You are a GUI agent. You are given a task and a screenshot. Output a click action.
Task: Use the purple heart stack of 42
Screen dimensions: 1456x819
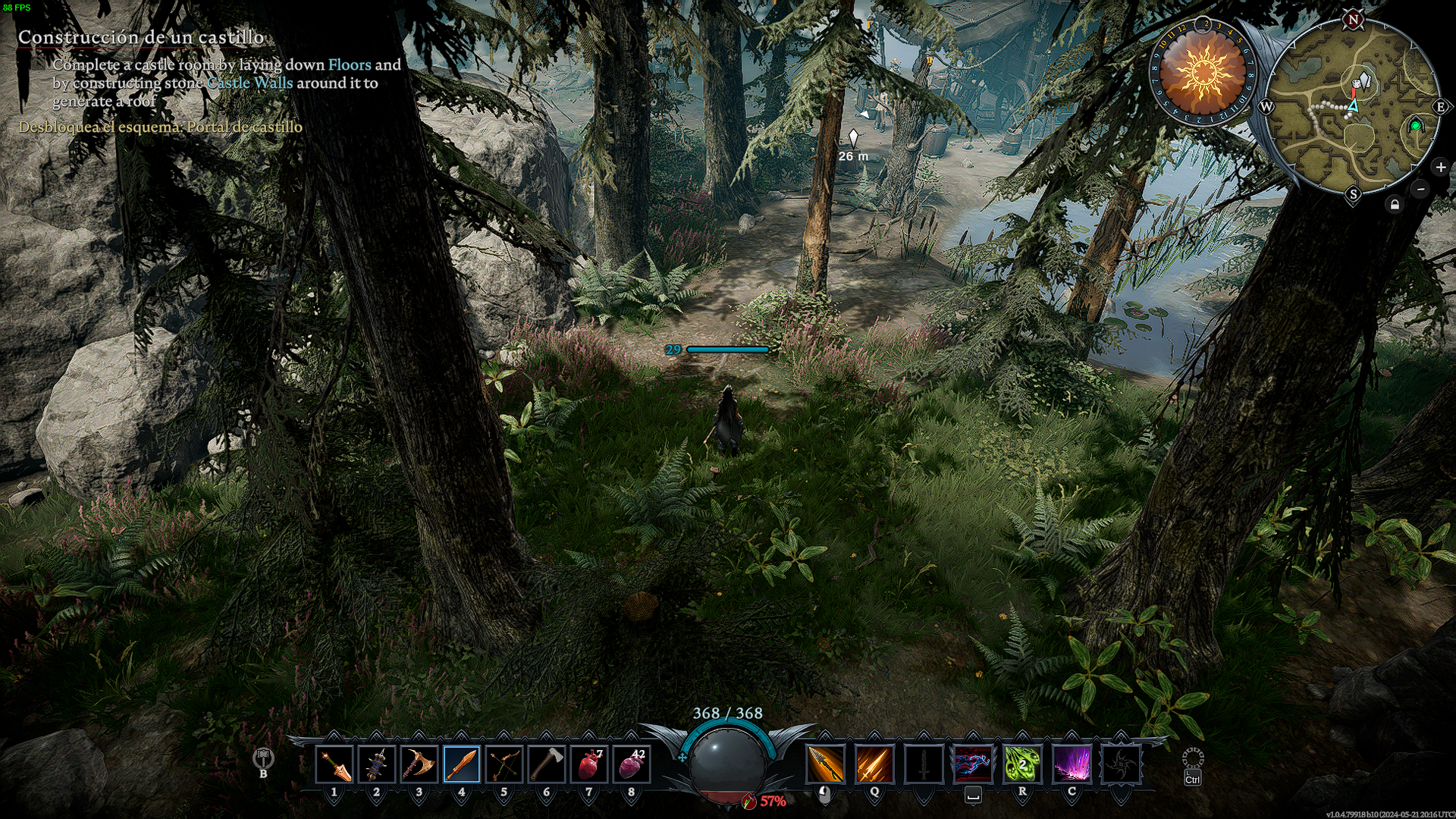click(x=632, y=764)
